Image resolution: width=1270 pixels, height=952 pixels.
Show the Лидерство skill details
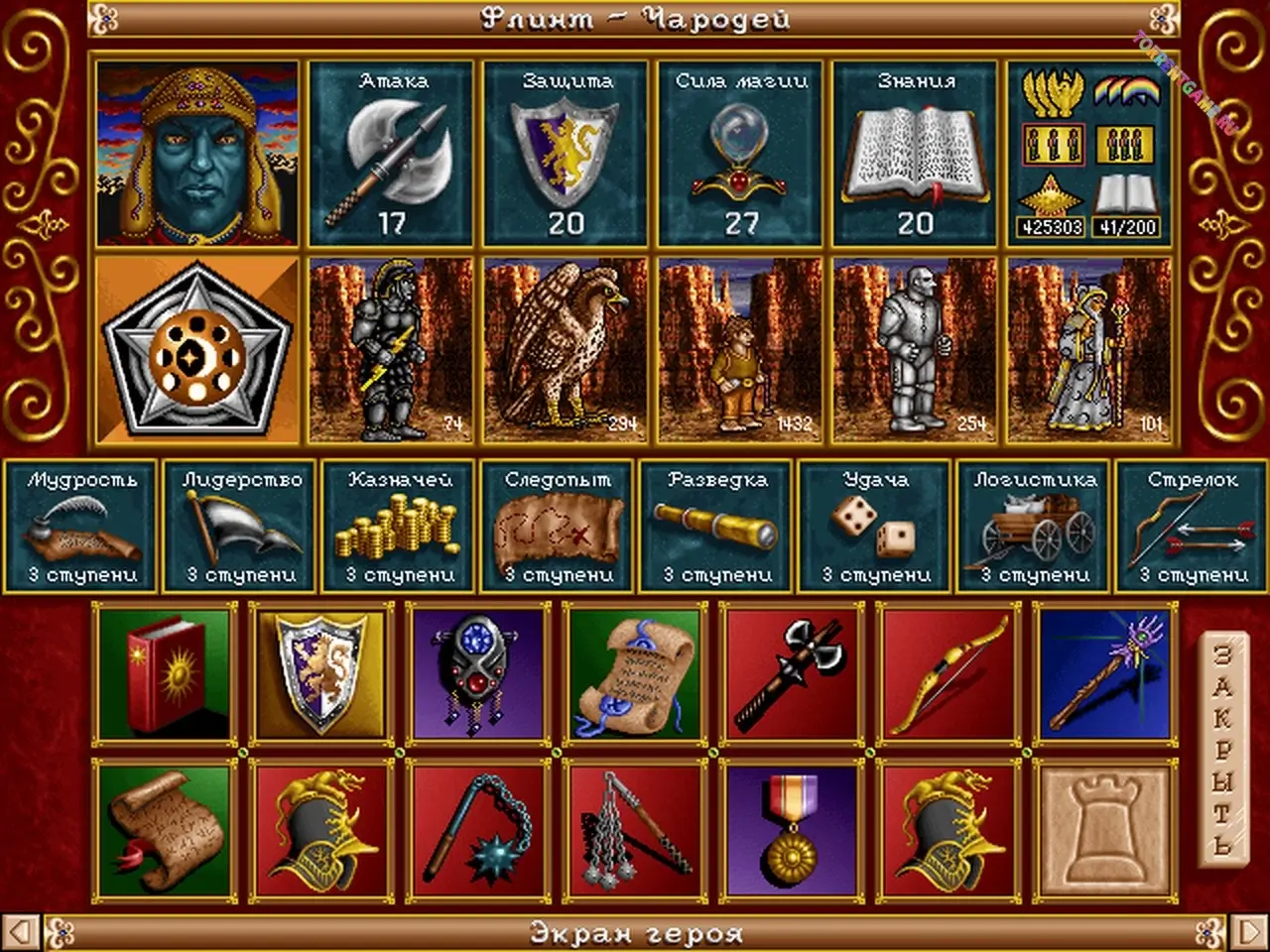241,528
